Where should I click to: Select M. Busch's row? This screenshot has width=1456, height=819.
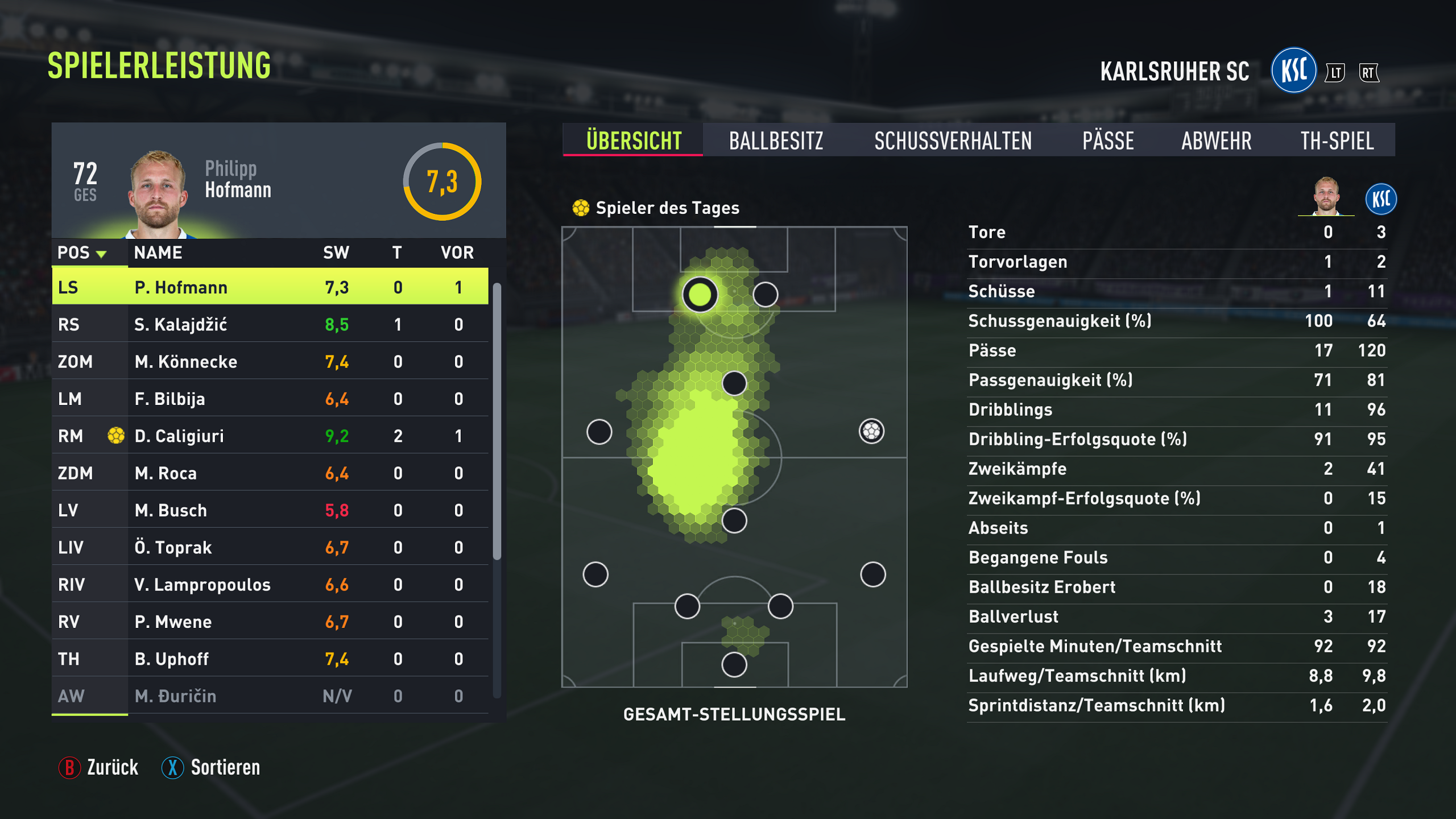pyautogui.click(x=270, y=510)
